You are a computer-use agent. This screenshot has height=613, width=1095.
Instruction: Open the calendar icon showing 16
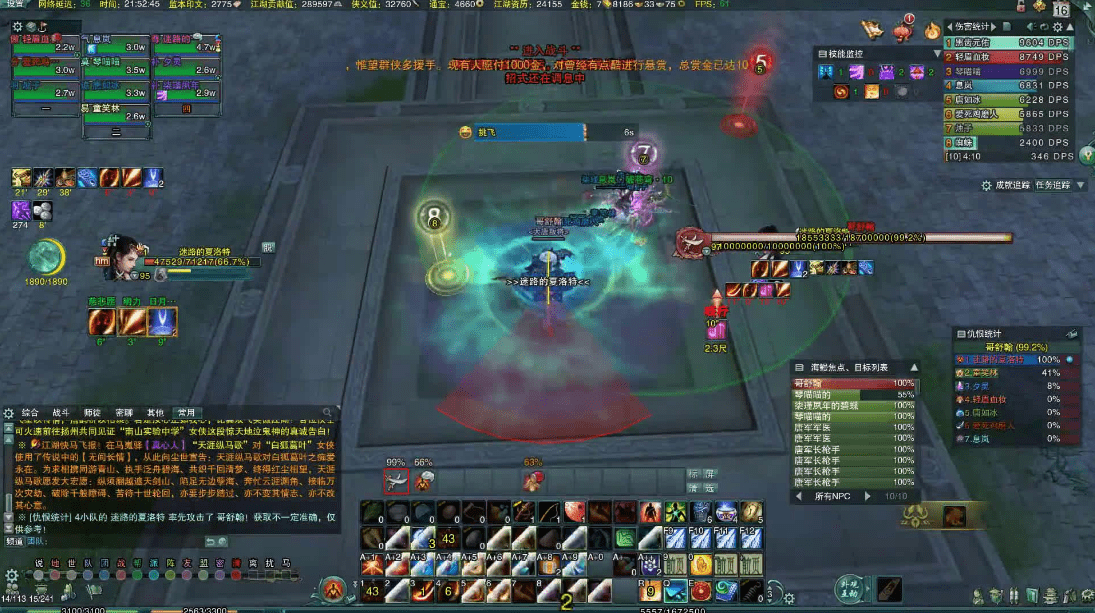1061,10
